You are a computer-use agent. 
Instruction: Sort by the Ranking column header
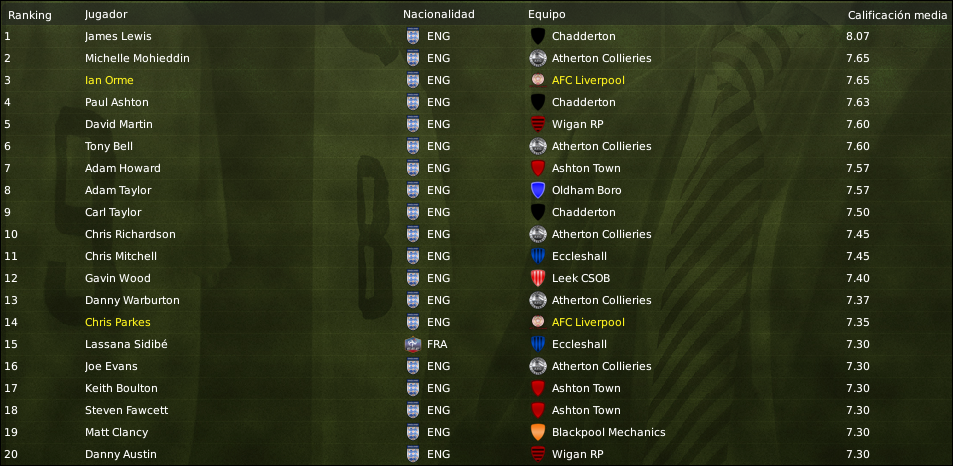(x=30, y=15)
